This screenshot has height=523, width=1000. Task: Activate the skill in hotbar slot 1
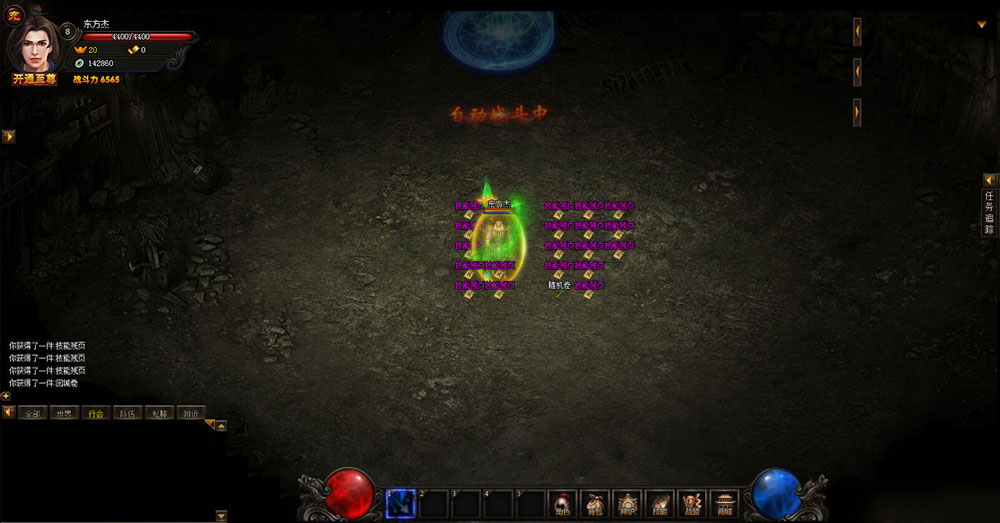point(401,504)
